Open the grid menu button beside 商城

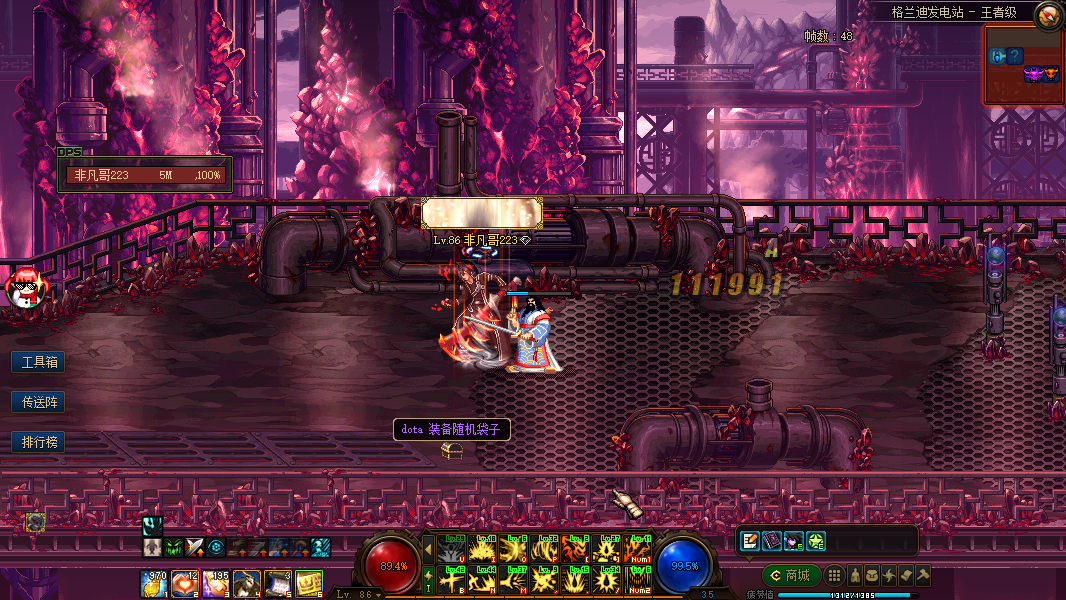click(x=834, y=575)
